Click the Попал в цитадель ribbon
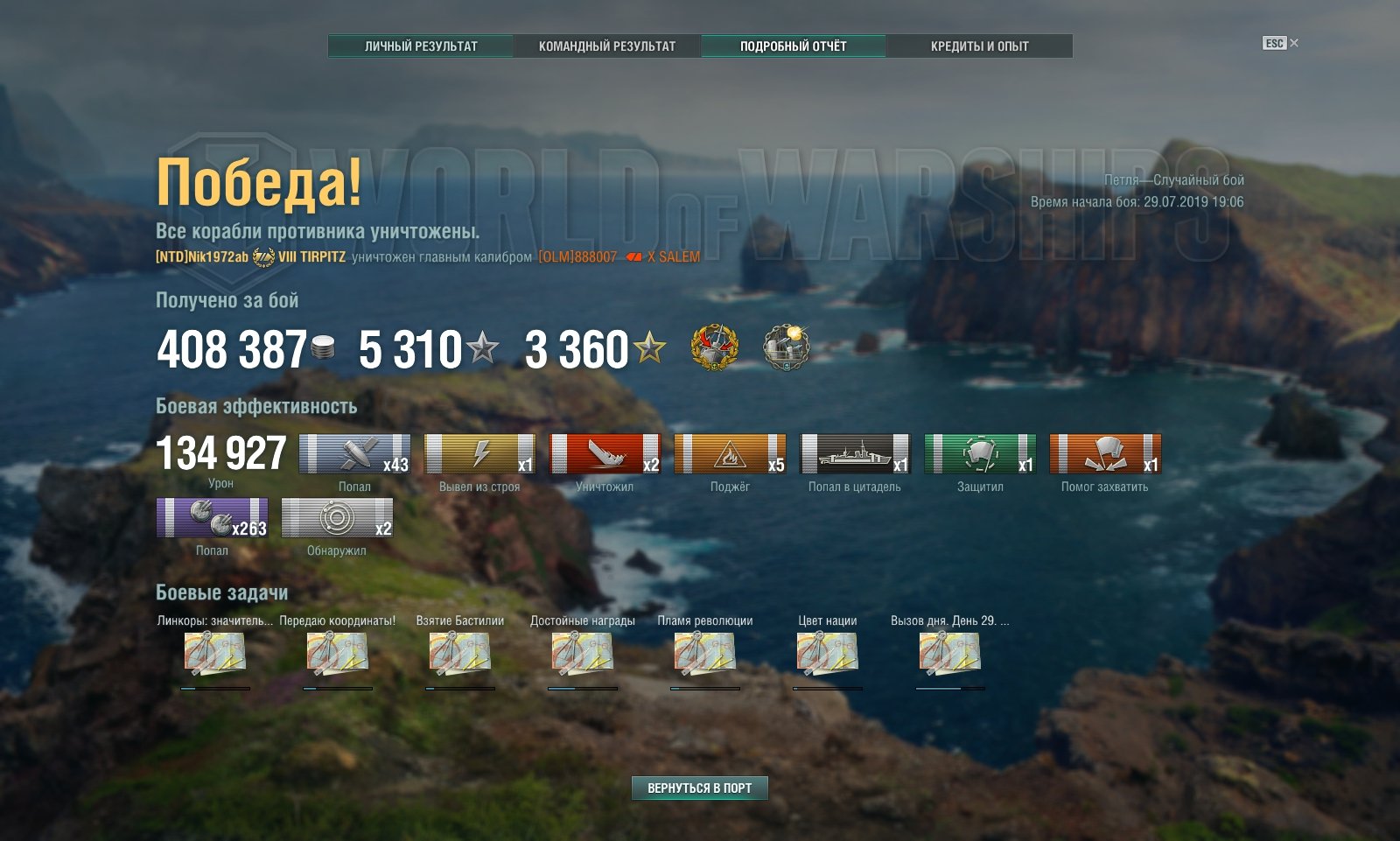This screenshot has height=841, width=1400. 855,454
